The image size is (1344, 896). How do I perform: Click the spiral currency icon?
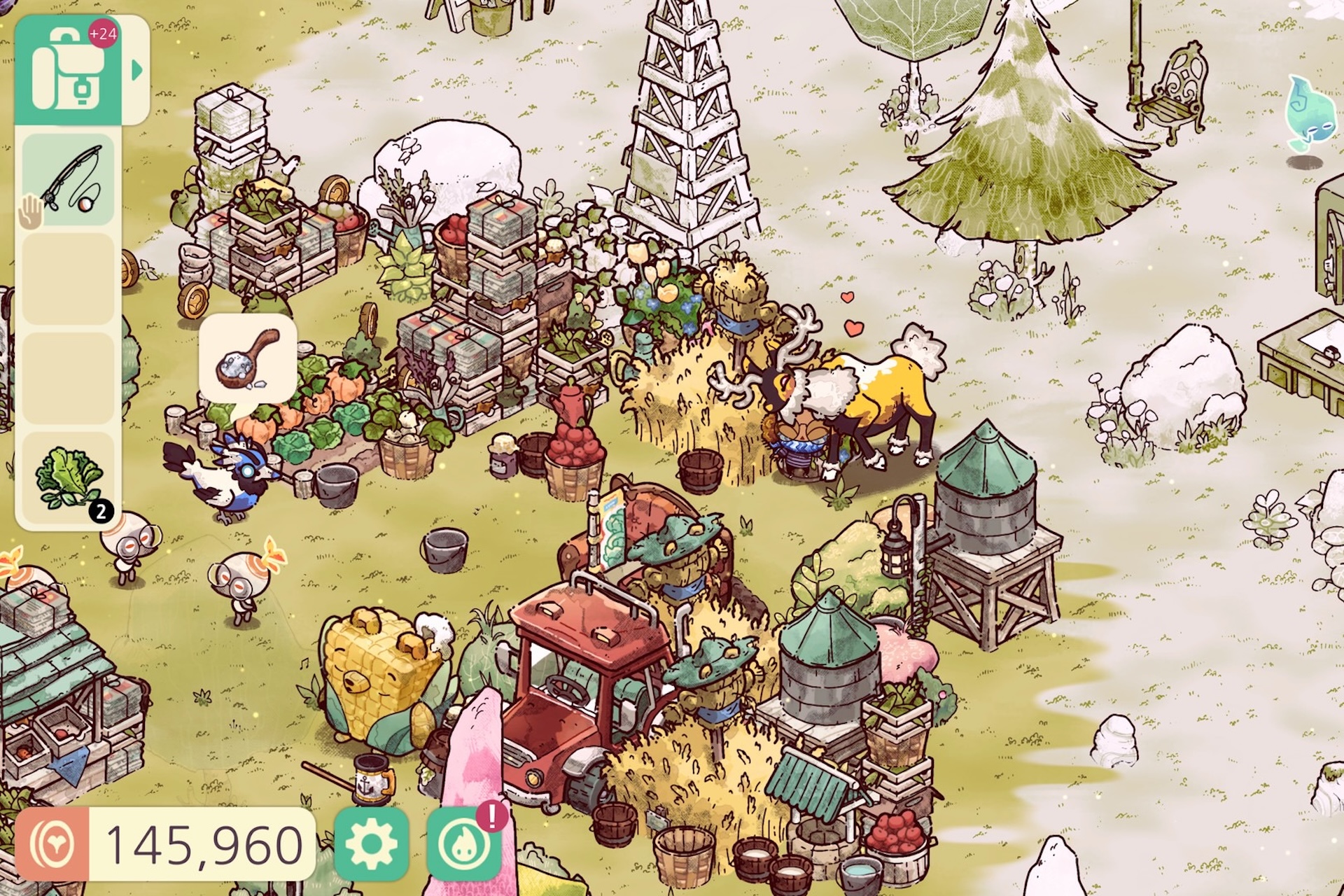[x=53, y=844]
